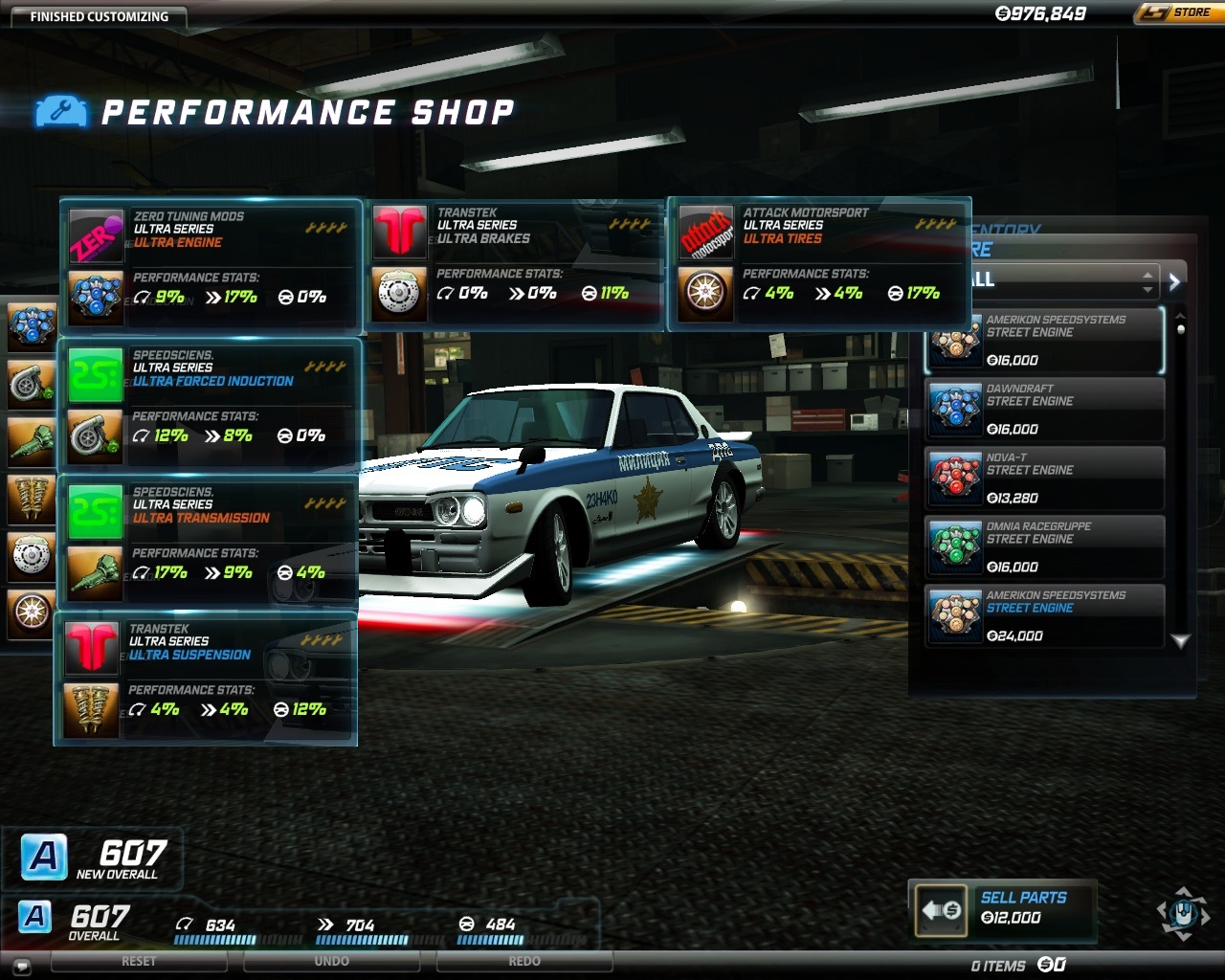Image resolution: width=1225 pixels, height=980 pixels.
Task: Select the 24,000 Amerikon Speedsystems engine
Action: (1045, 615)
